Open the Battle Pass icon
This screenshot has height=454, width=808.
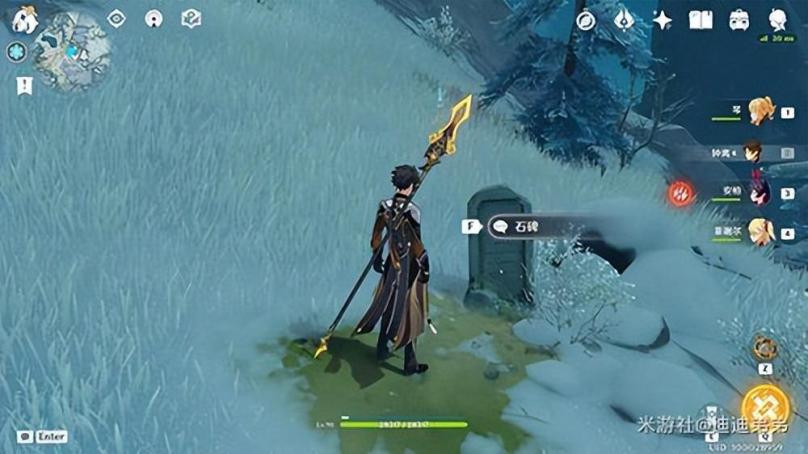pyautogui.click(x=624, y=20)
